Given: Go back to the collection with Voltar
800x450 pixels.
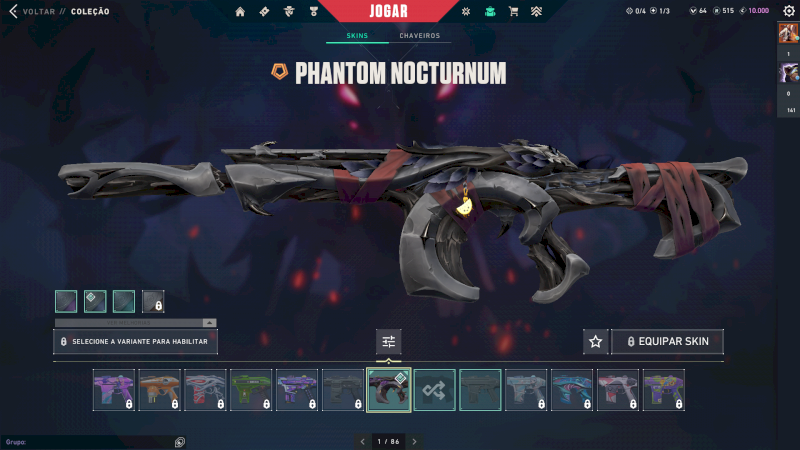Looking at the screenshot, I should point(30,12).
